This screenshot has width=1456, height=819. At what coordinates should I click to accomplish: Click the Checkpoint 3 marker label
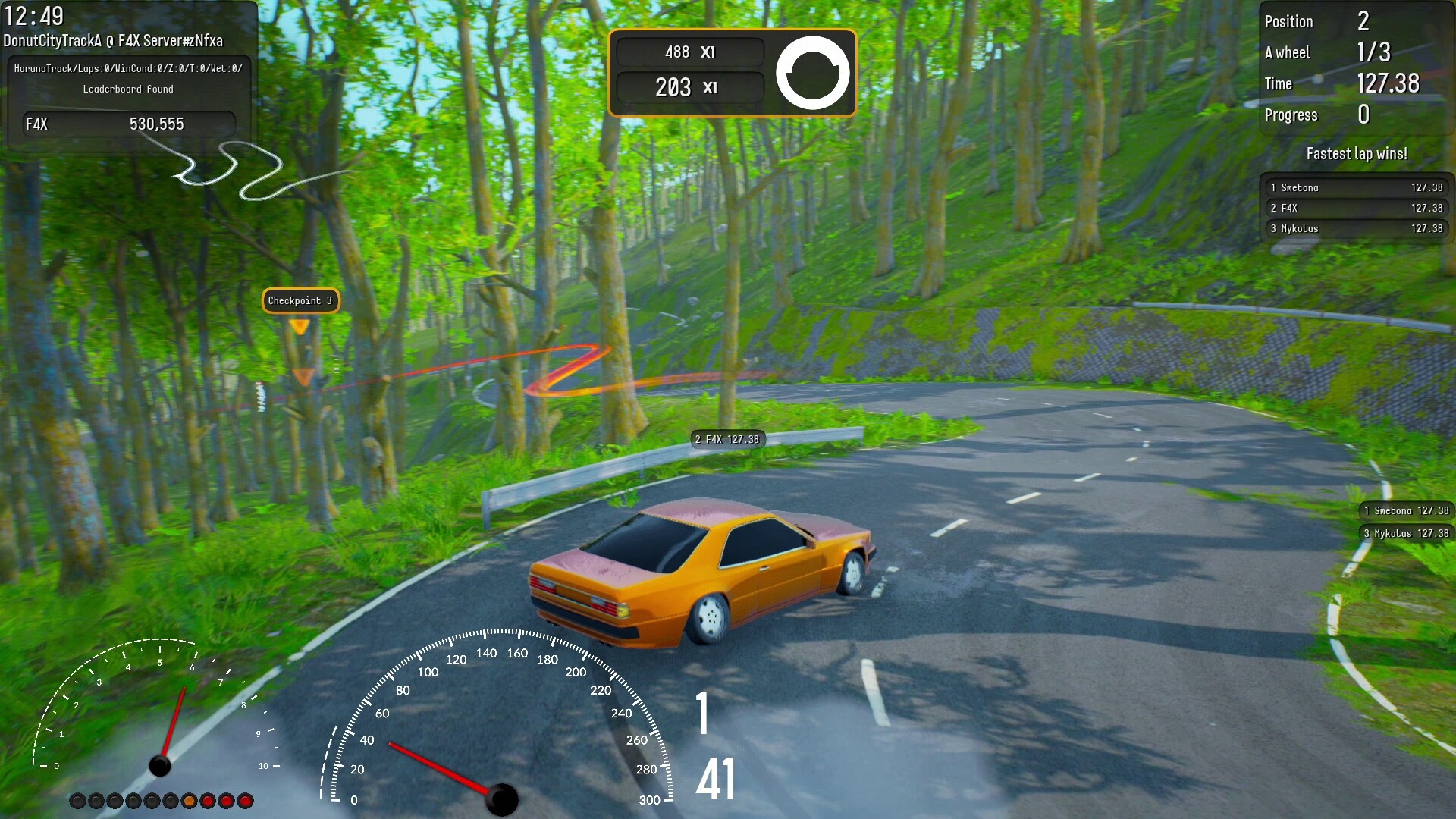pyautogui.click(x=300, y=301)
